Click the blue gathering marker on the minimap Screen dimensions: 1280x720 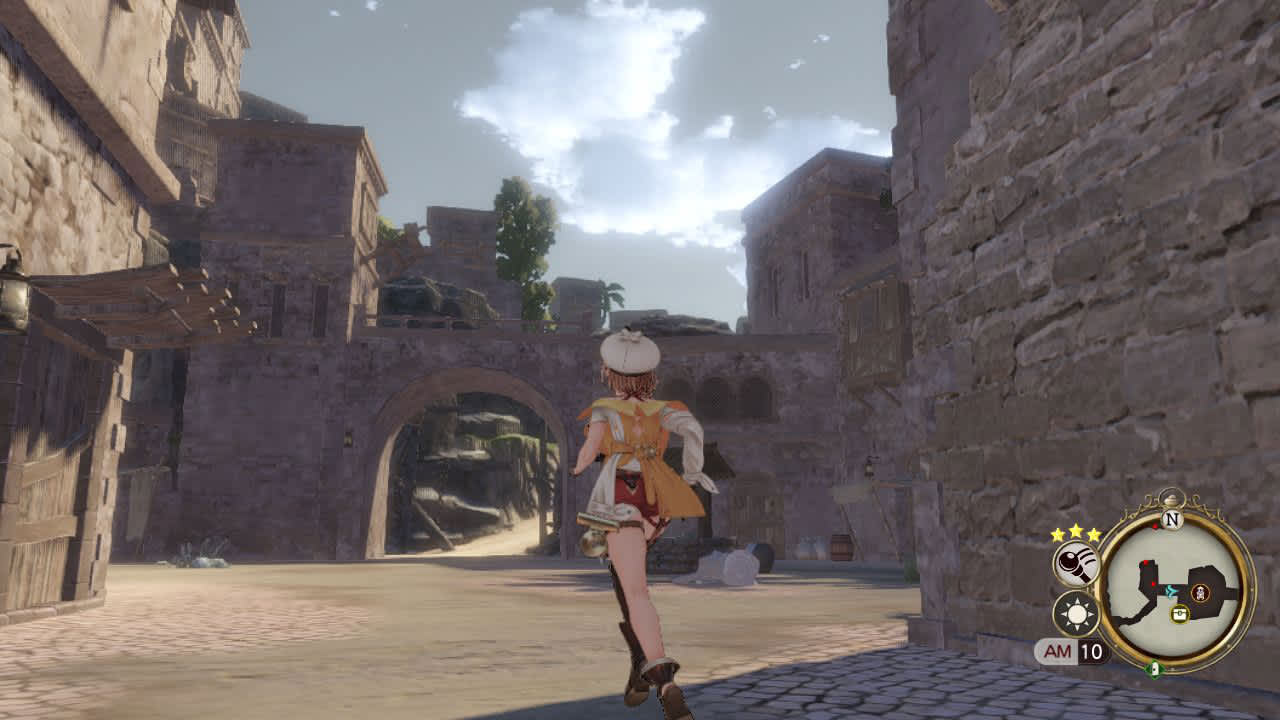click(1172, 590)
